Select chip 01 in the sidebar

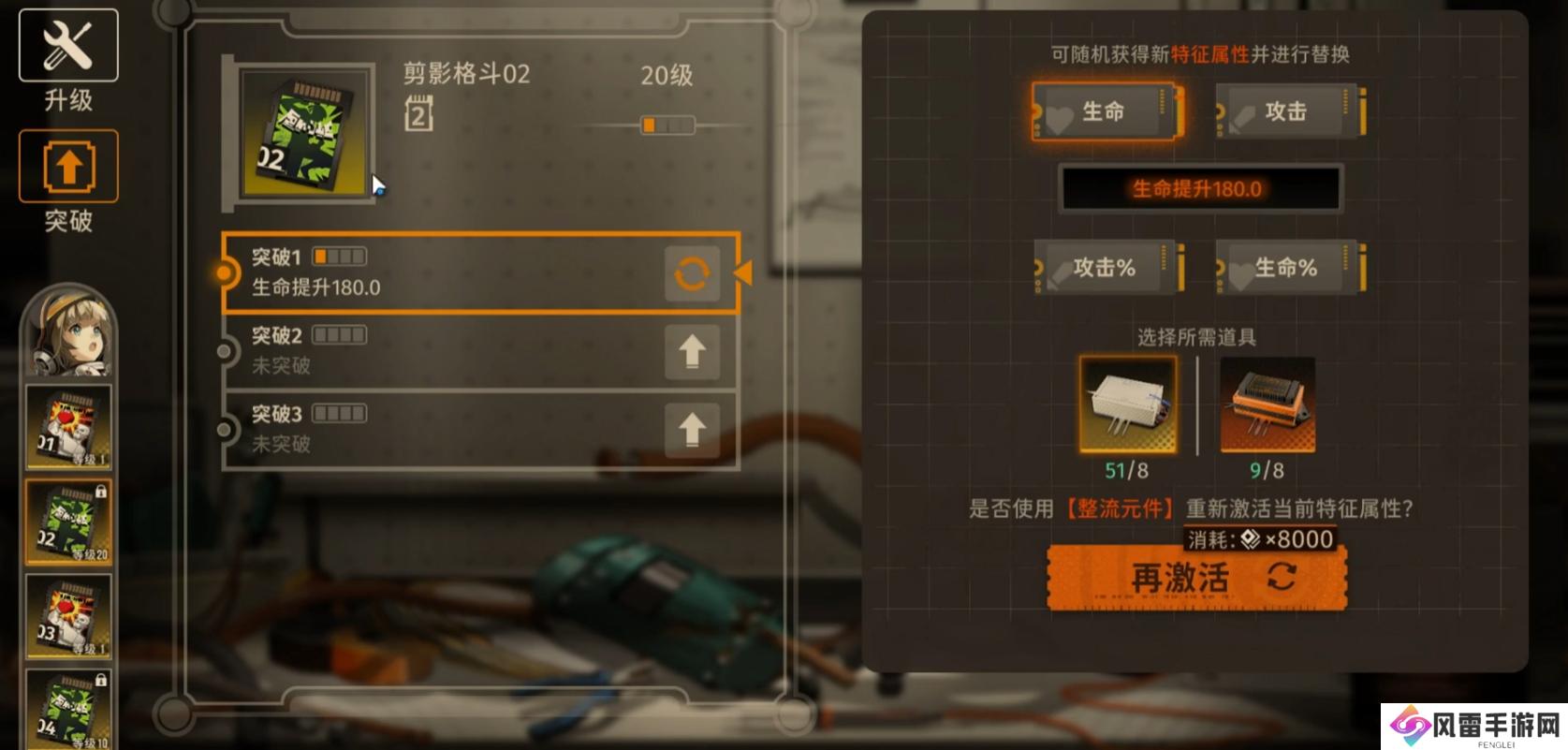[x=68, y=427]
